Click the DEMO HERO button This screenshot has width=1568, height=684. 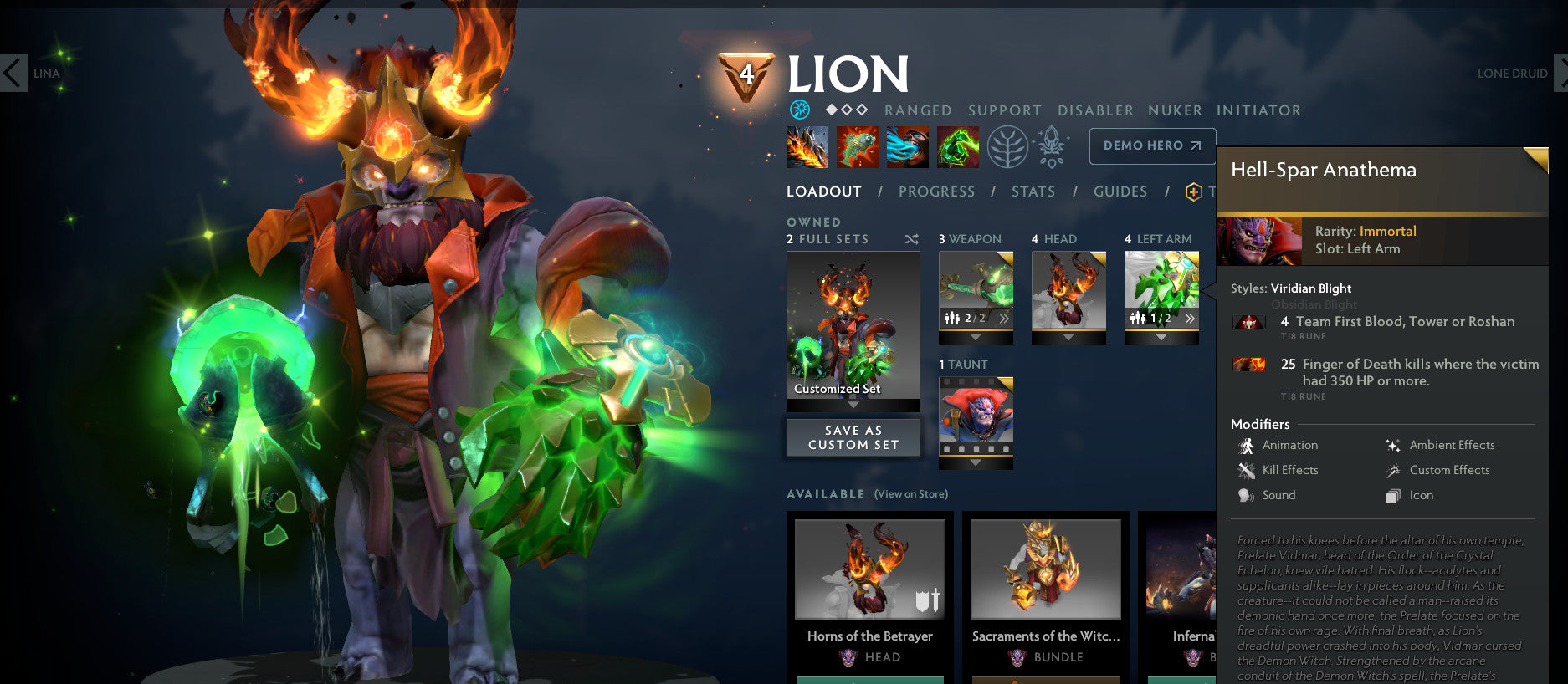[1152, 145]
